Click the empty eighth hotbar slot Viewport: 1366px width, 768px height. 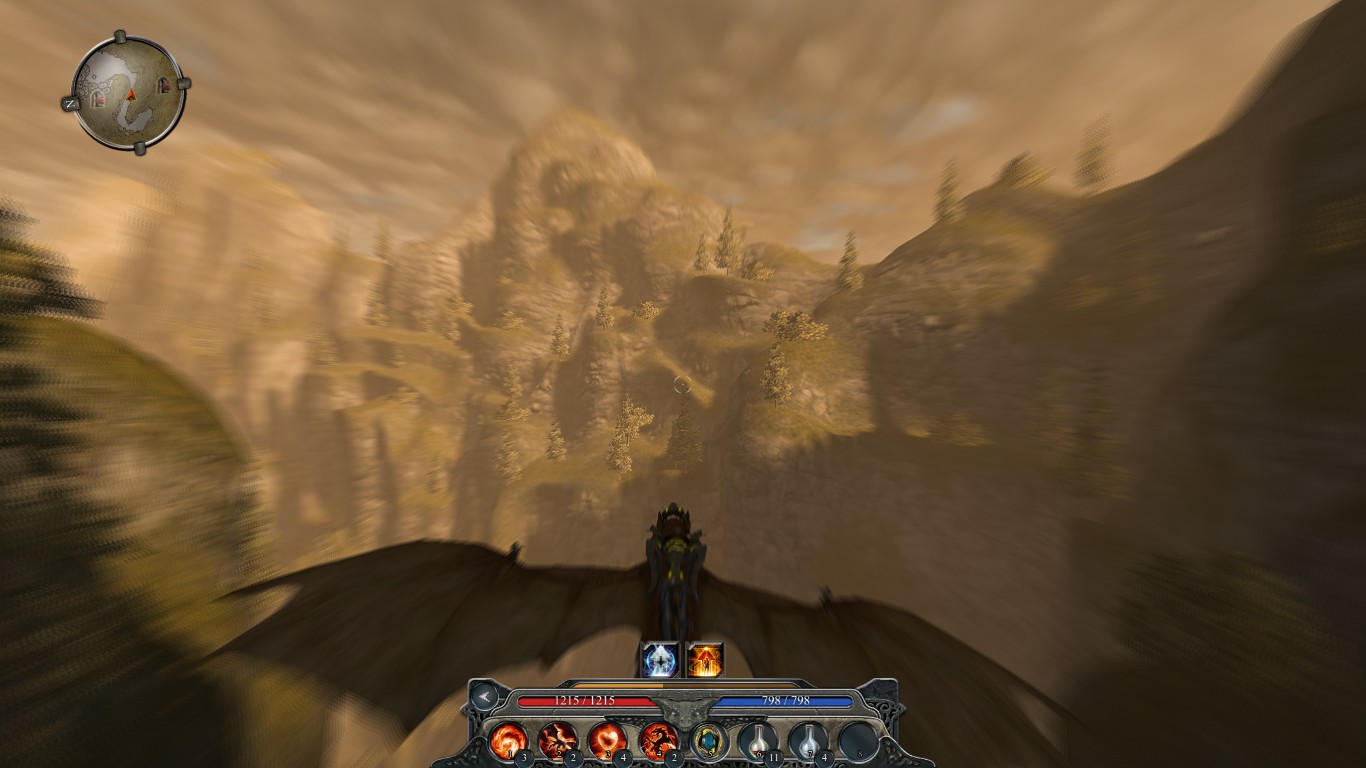(x=860, y=740)
